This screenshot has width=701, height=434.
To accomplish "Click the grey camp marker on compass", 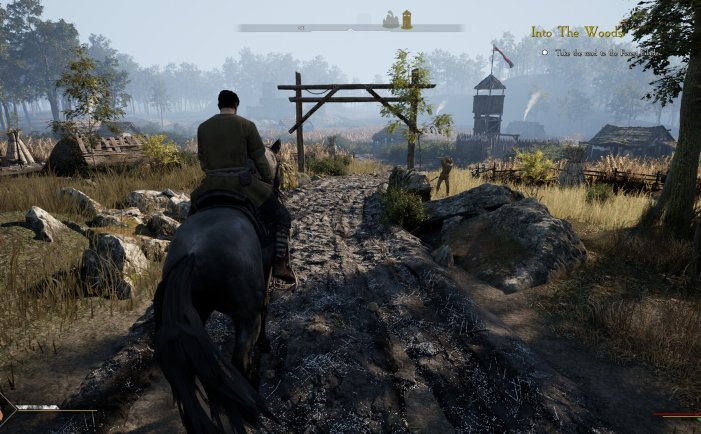I will (x=390, y=20).
